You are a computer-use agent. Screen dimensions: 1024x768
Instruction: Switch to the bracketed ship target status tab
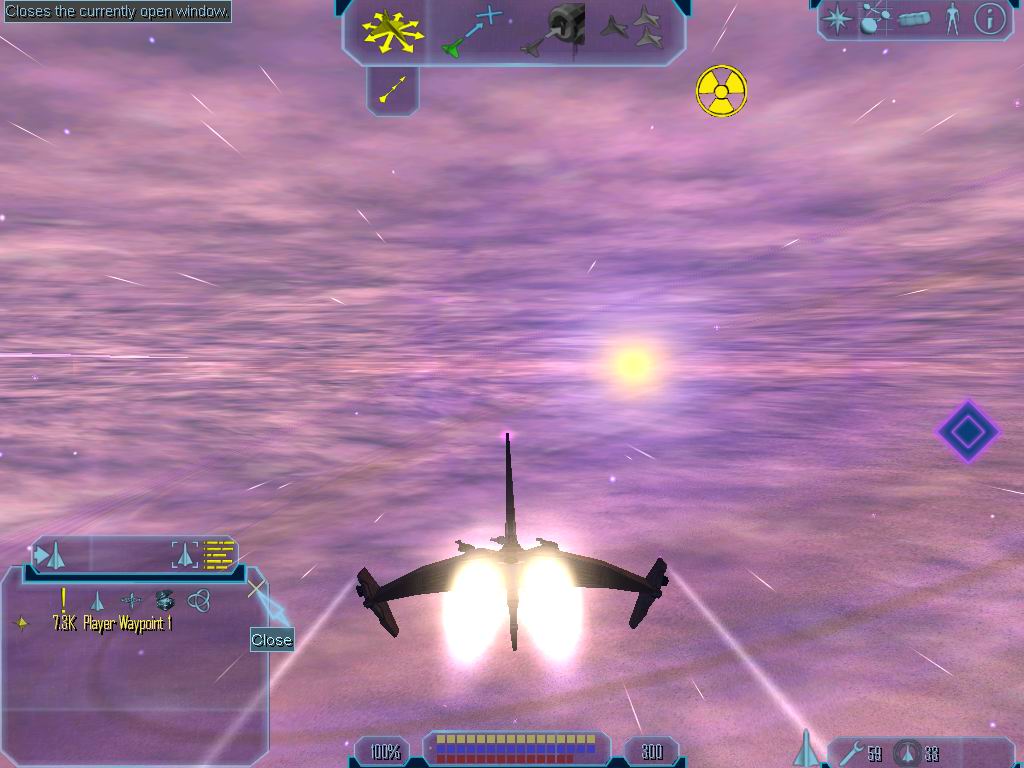coord(185,554)
